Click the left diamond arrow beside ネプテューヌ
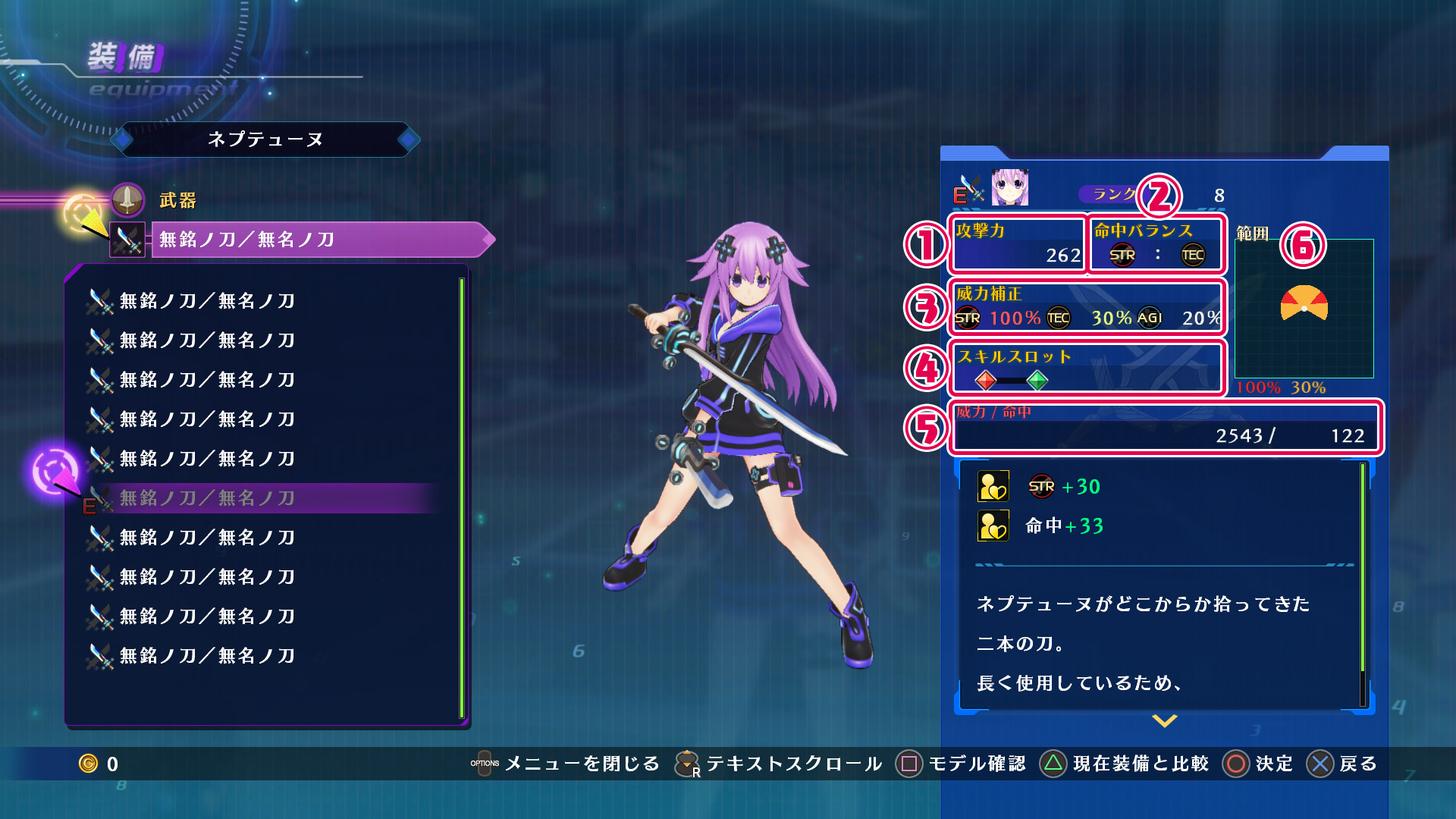Image resolution: width=1456 pixels, height=819 pixels. (122, 140)
